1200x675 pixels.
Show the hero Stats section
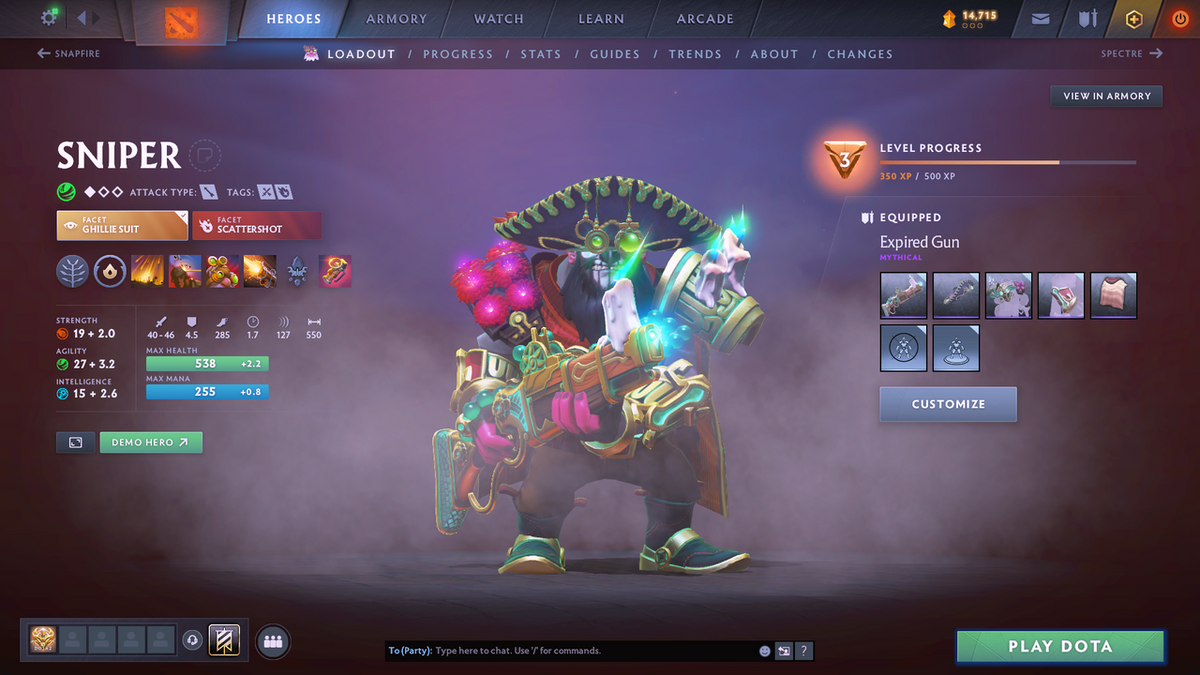[540, 54]
